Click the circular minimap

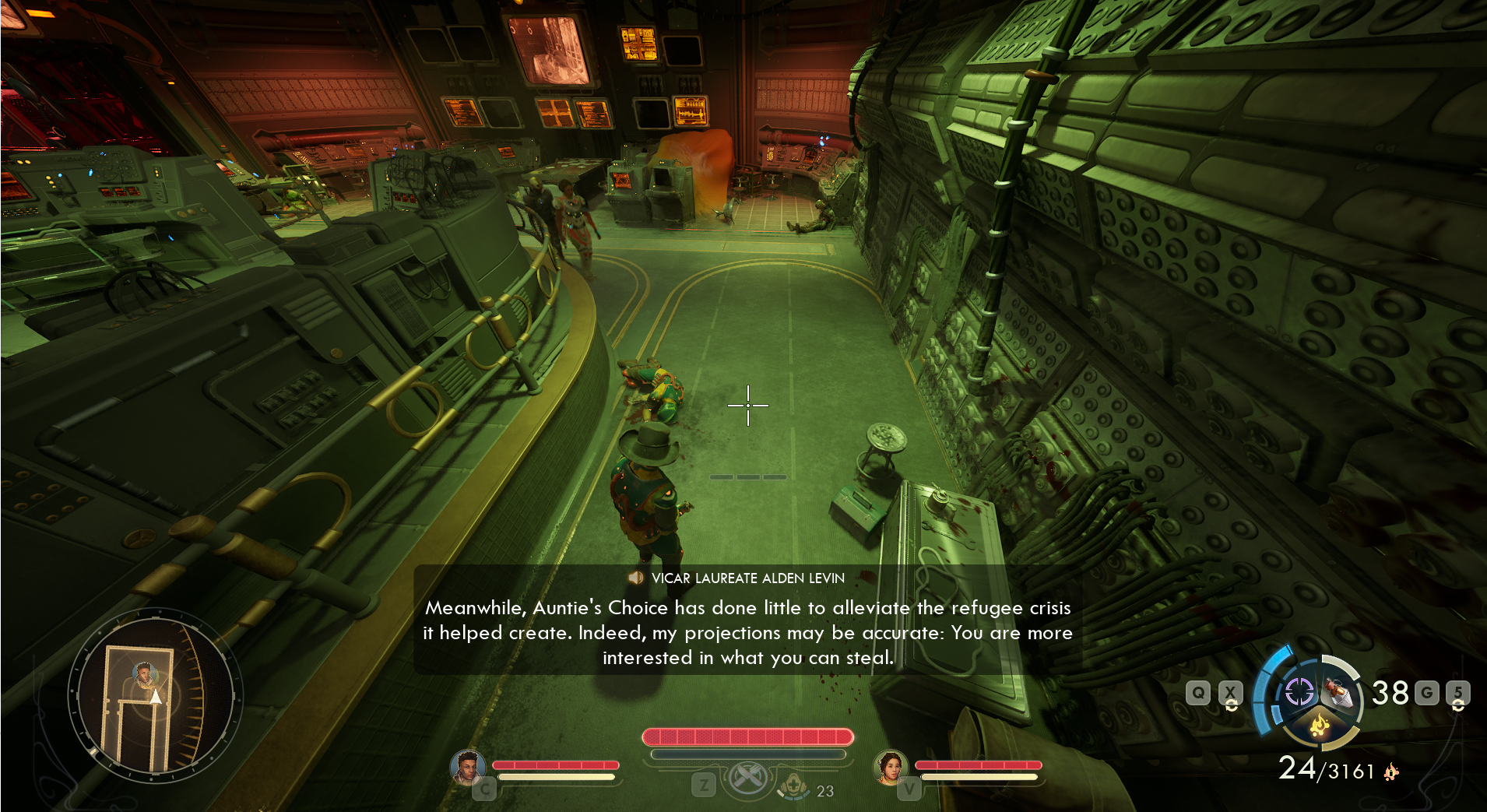click(x=156, y=695)
